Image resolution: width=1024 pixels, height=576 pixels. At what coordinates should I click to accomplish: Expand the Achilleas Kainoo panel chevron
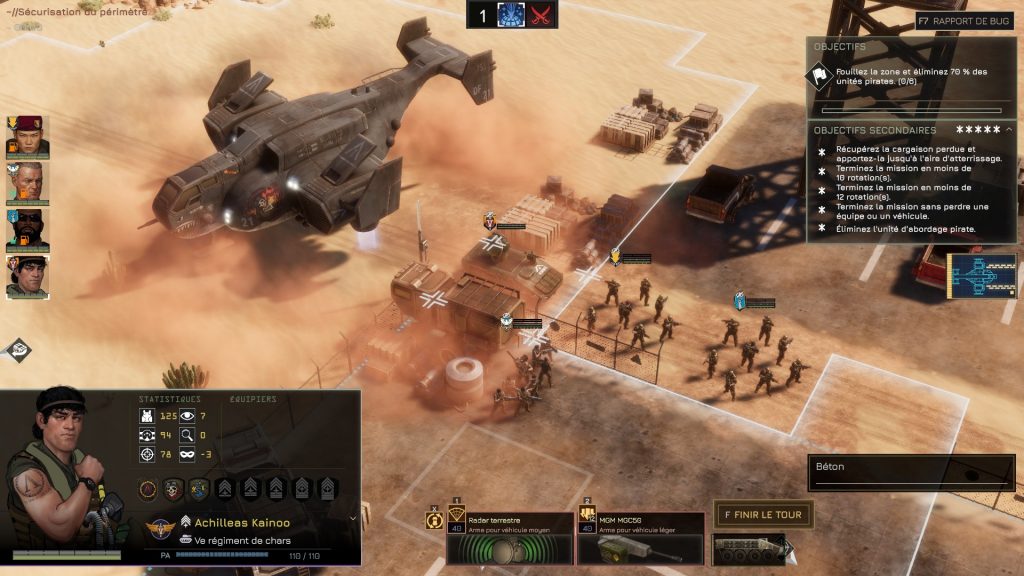(x=352, y=519)
